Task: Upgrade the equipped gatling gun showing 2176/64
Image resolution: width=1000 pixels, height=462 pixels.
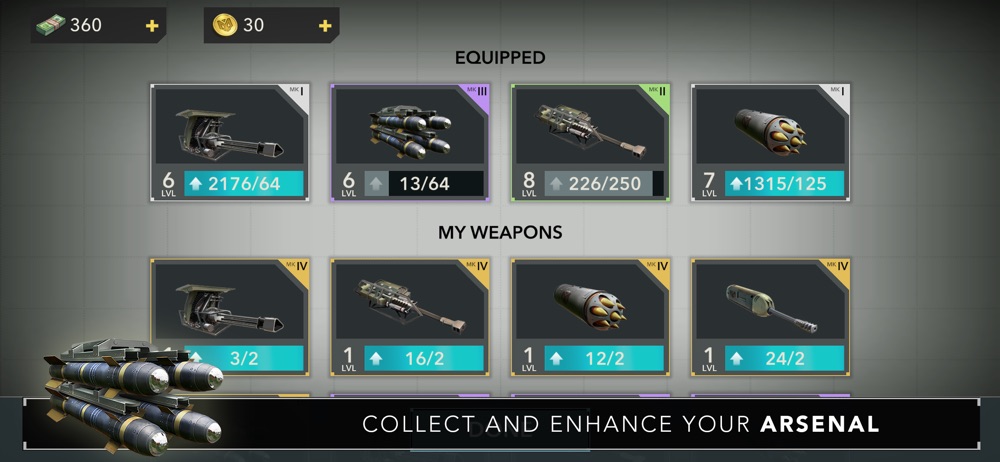Action: (244, 183)
